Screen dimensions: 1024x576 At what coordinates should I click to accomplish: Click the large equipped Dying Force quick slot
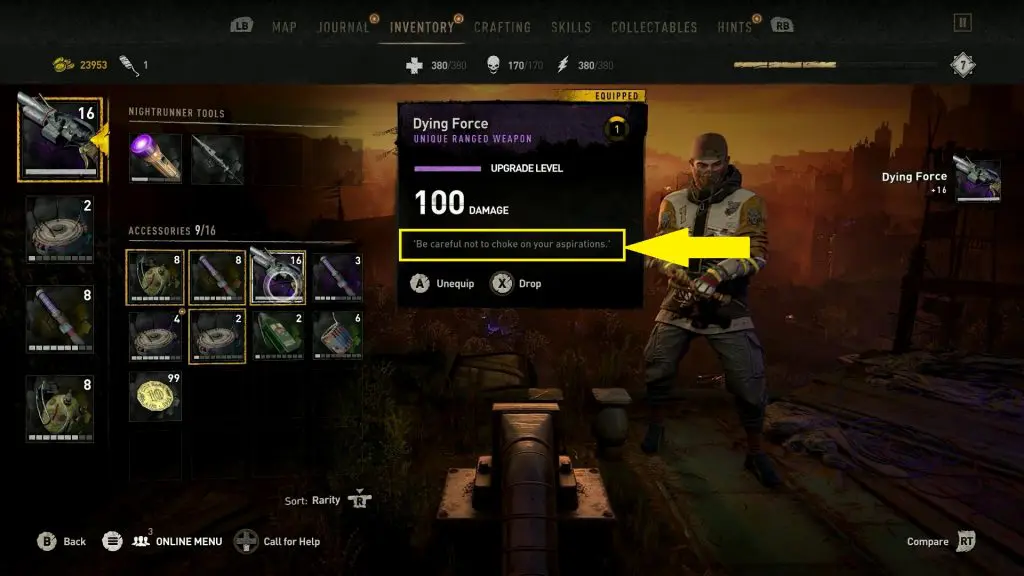(x=59, y=136)
